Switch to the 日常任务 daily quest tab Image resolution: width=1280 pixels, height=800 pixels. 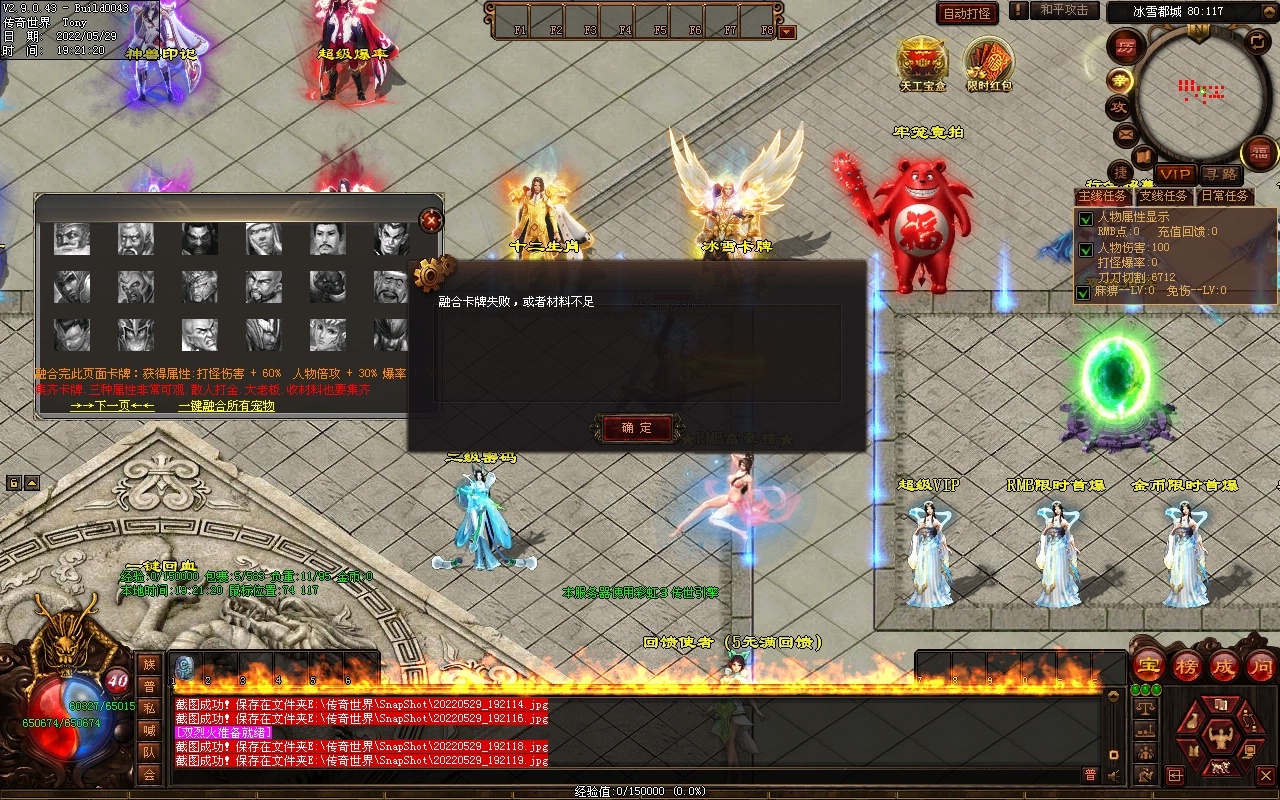click(1224, 196)
